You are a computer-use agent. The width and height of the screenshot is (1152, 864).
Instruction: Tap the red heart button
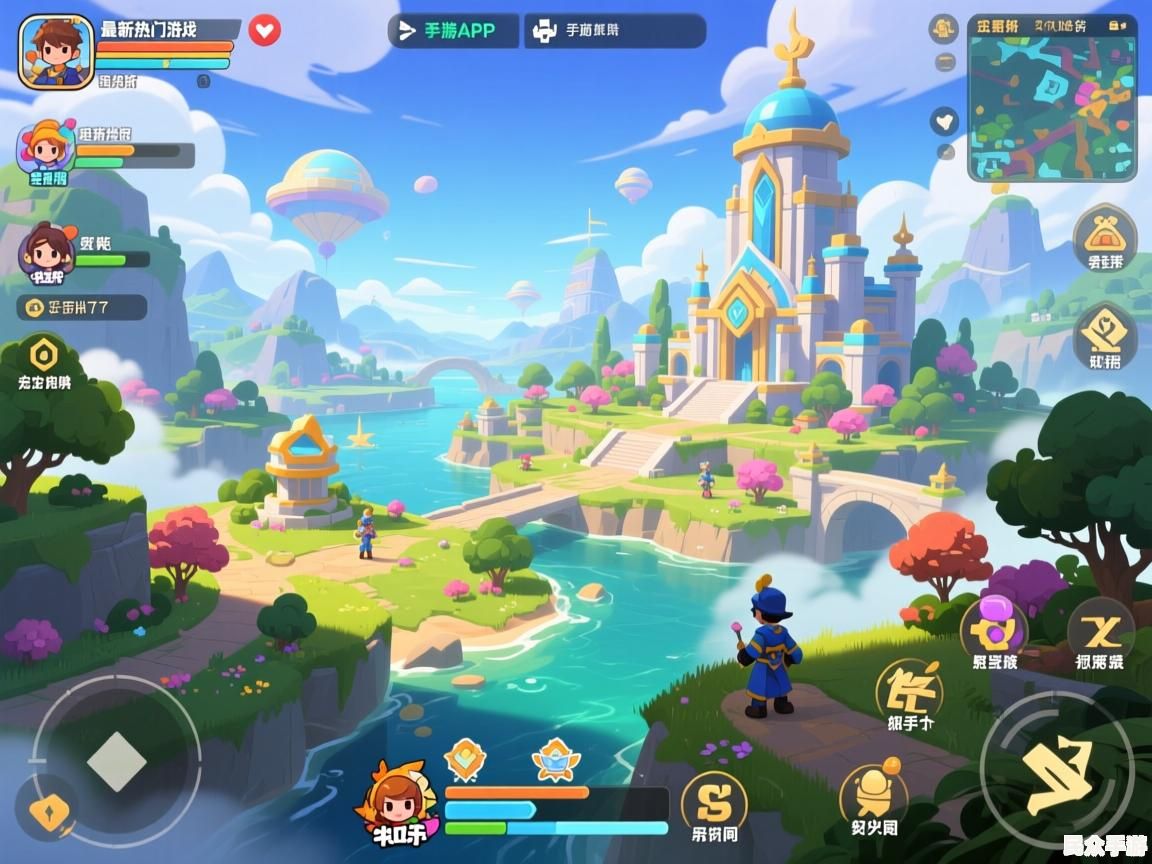click(x=264, y=30)
